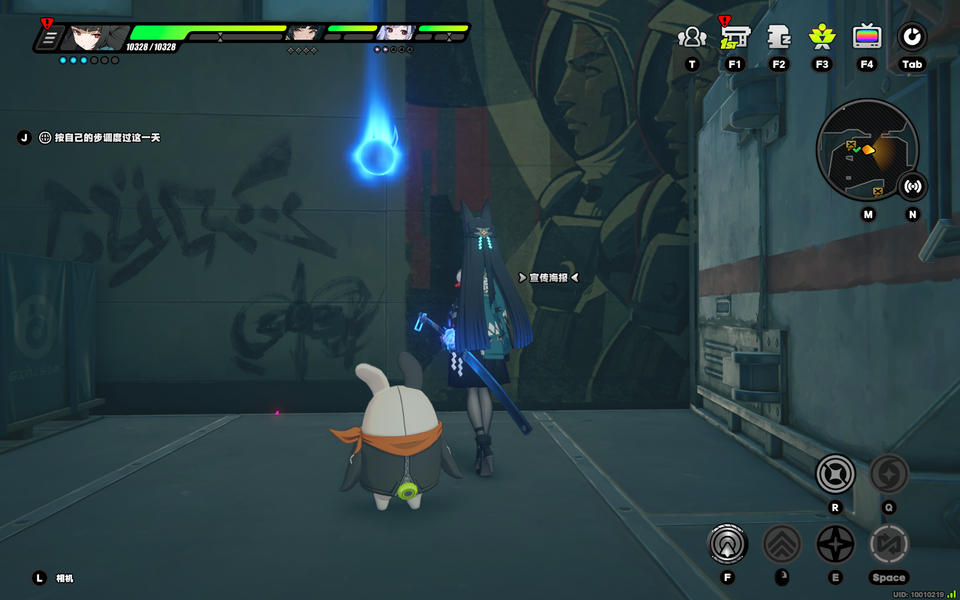This screenshot has width=960, height=600.
Task: Select the active red-eyed character portrait
Action: click(93, 38)
